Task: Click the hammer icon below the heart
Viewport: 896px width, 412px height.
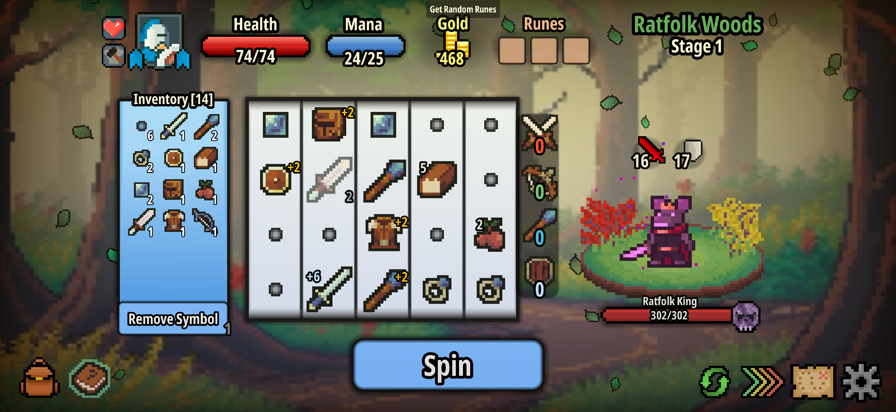Action: pyautogui.click(x=114, y=55)
